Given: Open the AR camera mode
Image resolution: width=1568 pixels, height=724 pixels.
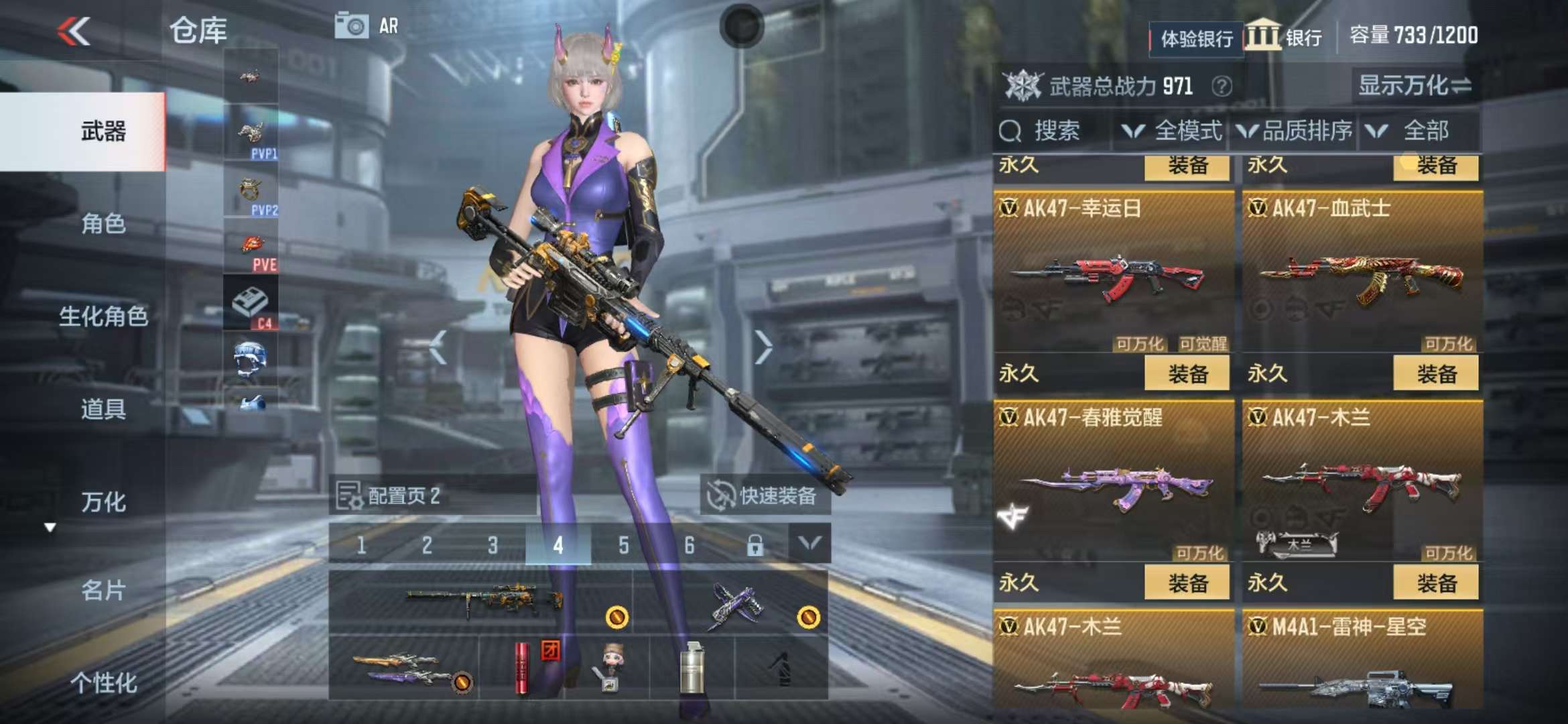Looking at the screenshot, I should click(x=367, y=26).
